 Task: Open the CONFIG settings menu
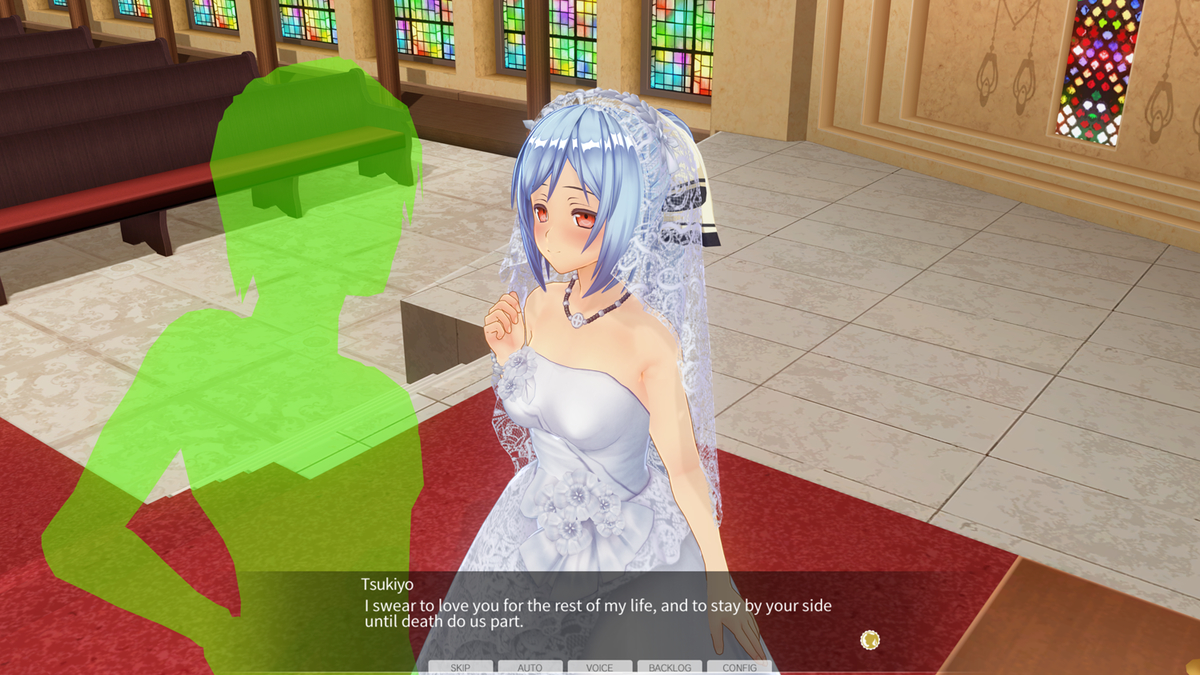tap(740, 667)
